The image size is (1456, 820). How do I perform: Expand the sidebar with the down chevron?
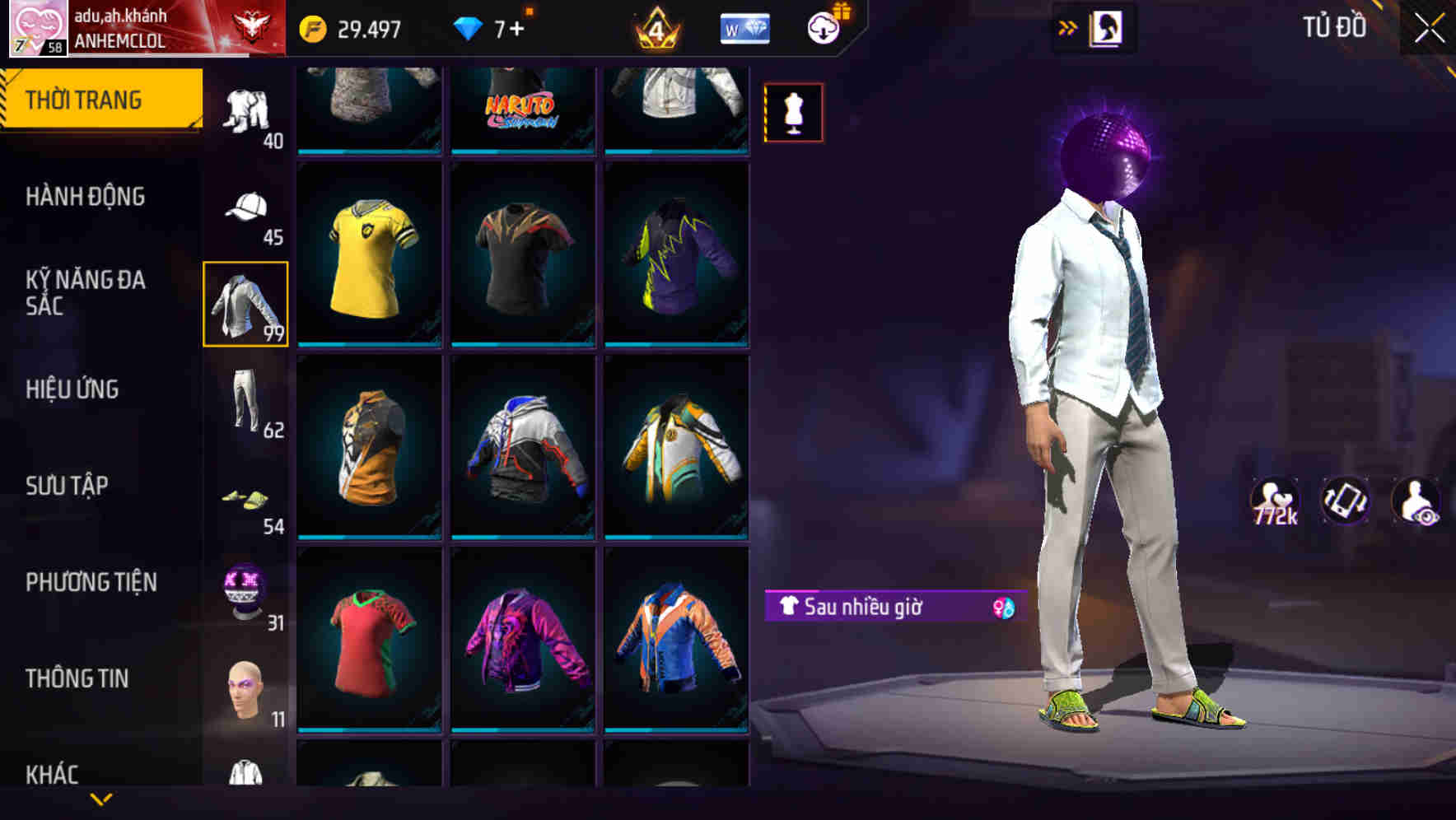(102, 801)
